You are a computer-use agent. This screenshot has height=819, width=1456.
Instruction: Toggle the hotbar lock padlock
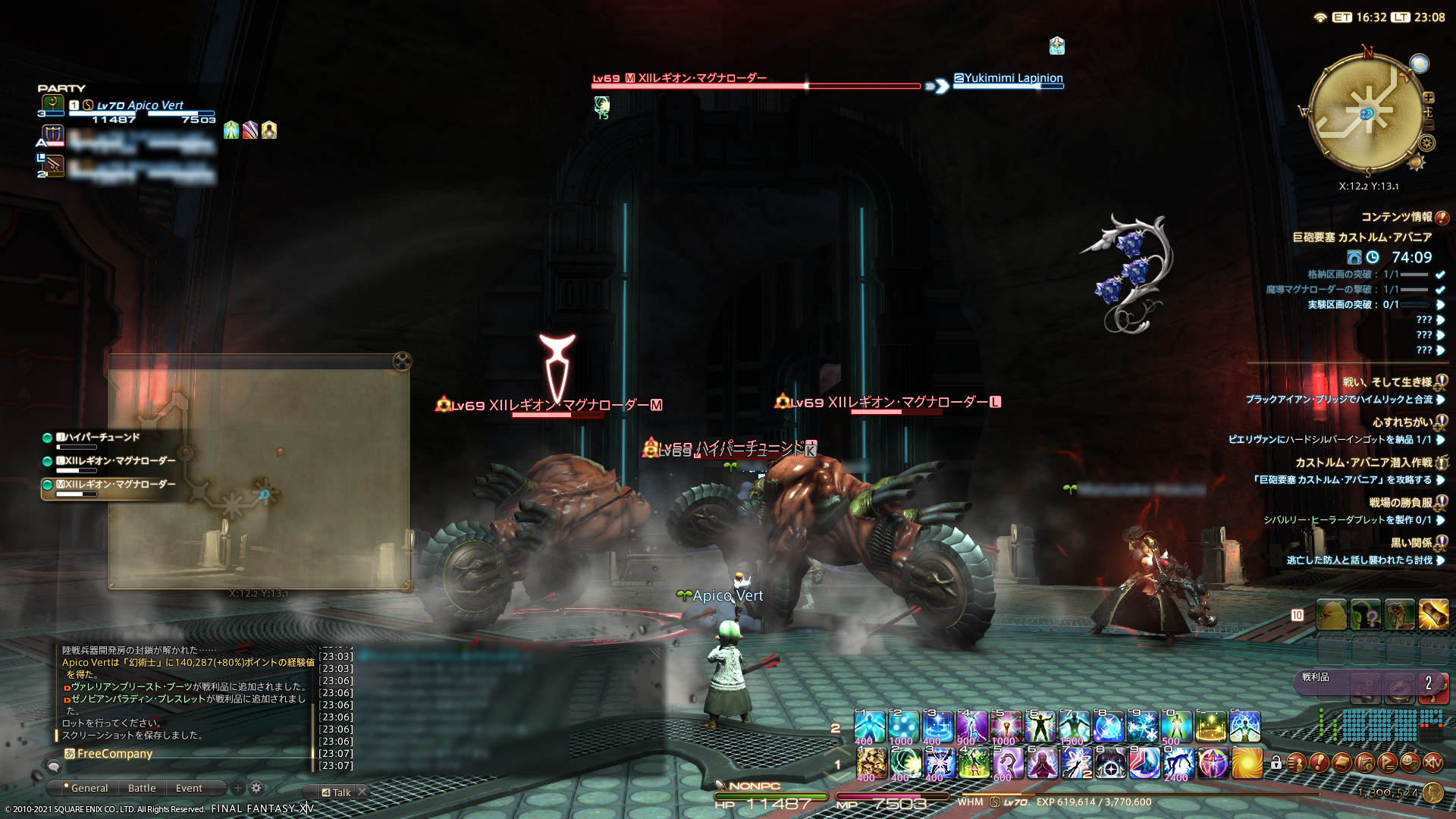point(1276,762)
